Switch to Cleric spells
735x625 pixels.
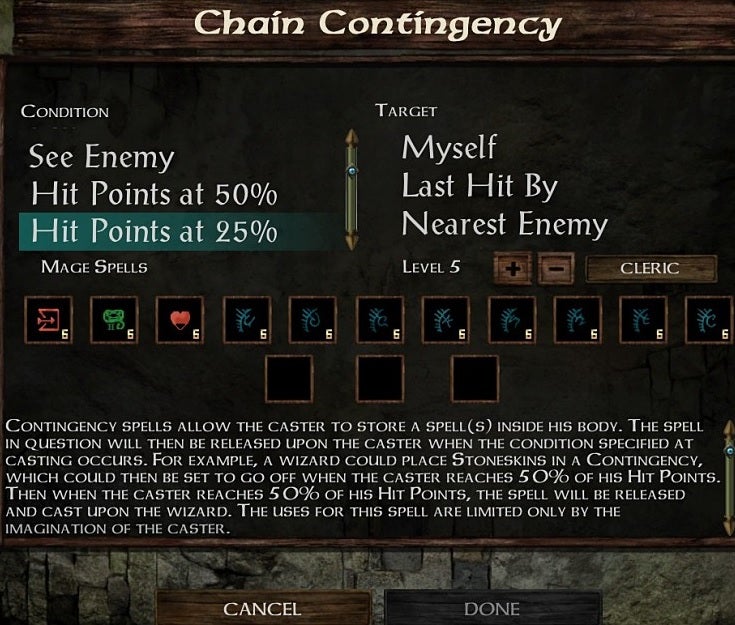[x=650, y=268]
